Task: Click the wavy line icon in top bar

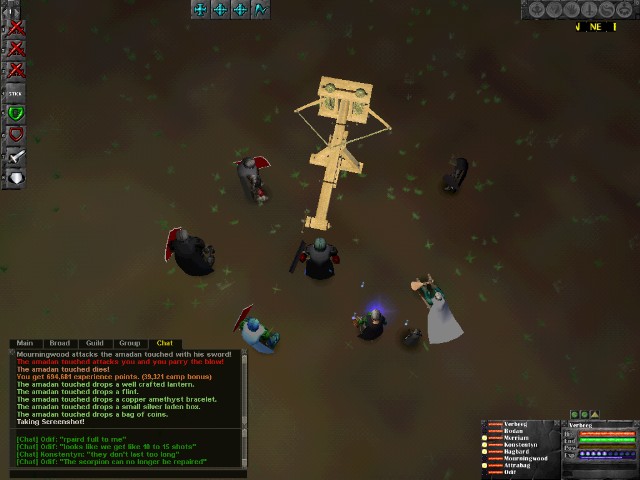Action: tap(261, 9)
